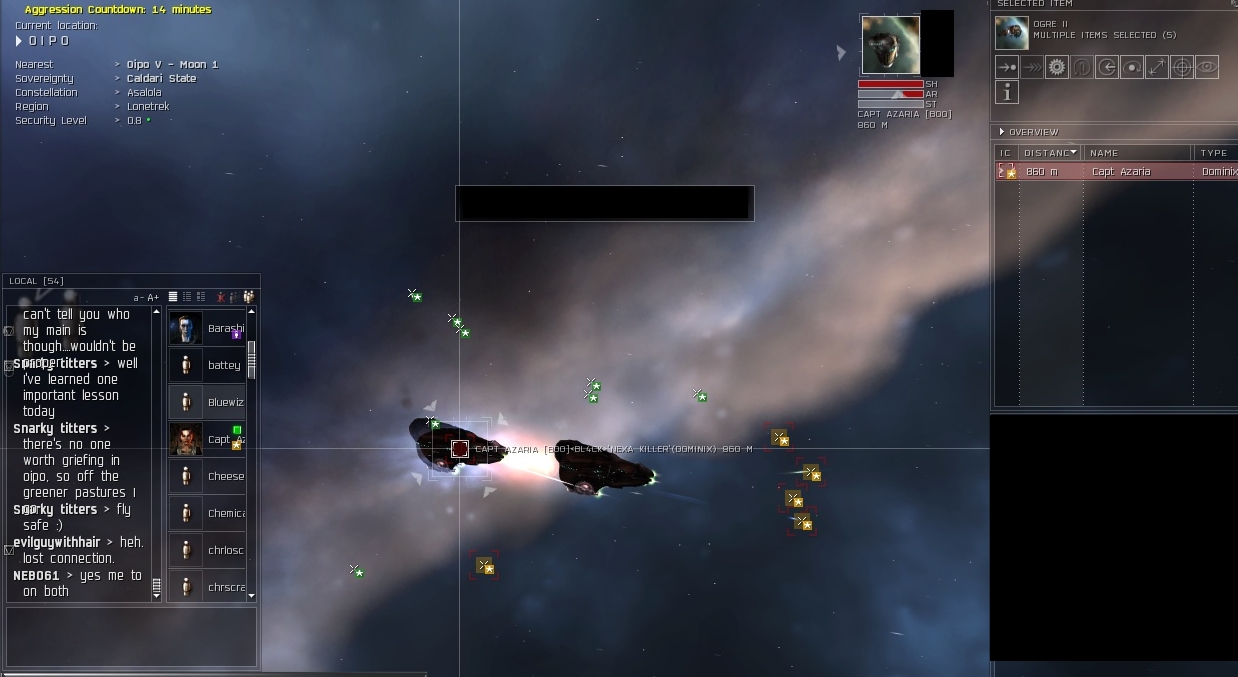This screenshot has width=1238, height=677.
Task: Sort the overview by Distance column
Action: [x=1050, y=153]
